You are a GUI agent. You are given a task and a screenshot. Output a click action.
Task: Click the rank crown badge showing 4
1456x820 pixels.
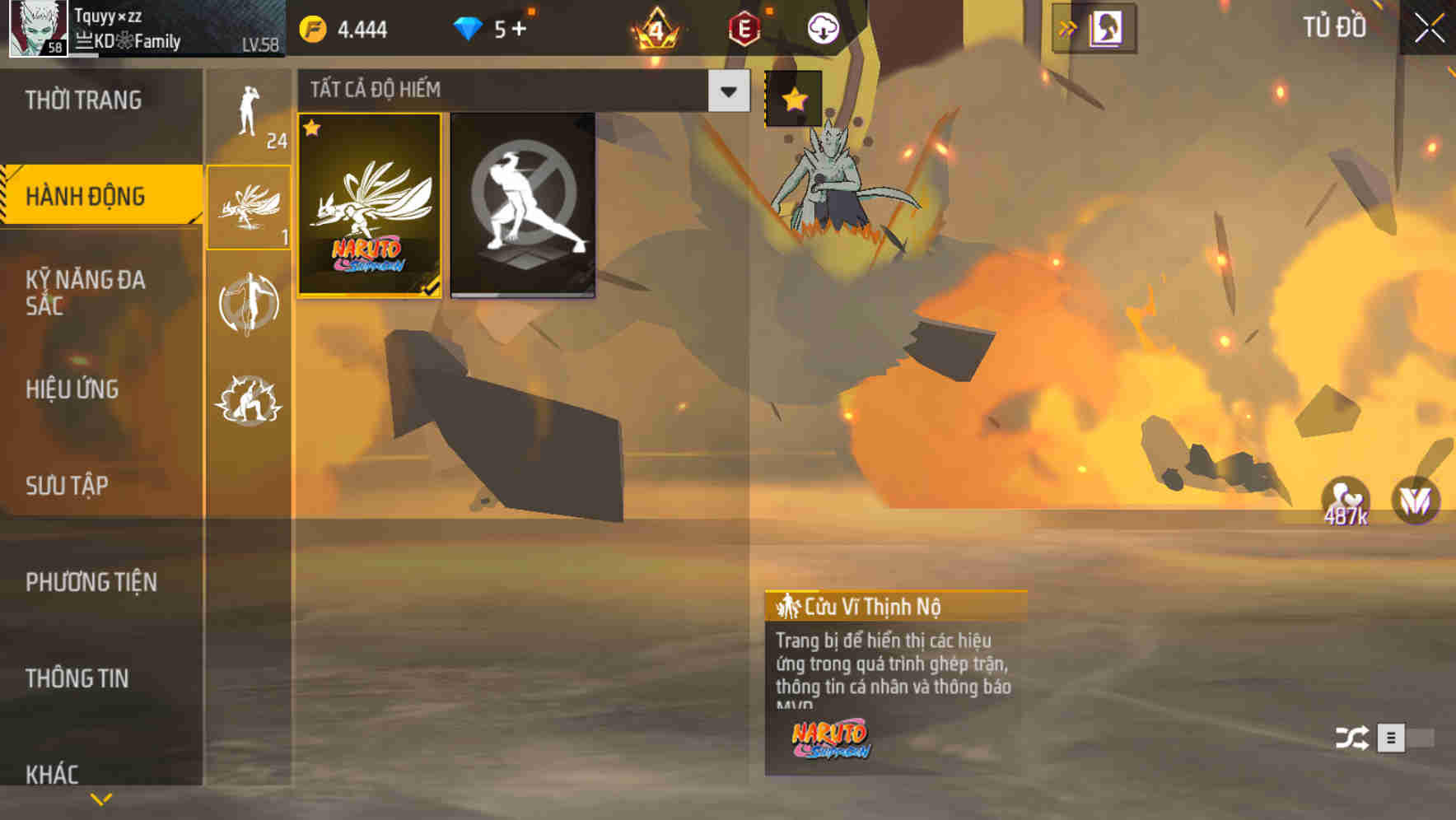tap(655, 26)
